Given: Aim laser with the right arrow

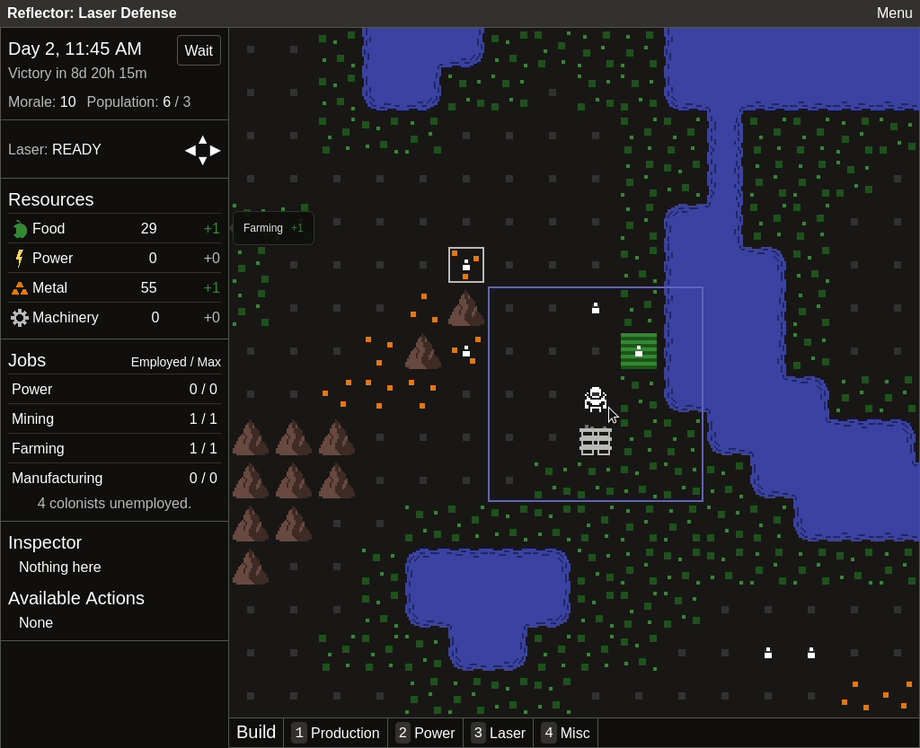Looking at the screenshot, I should [x=216, y=150].
